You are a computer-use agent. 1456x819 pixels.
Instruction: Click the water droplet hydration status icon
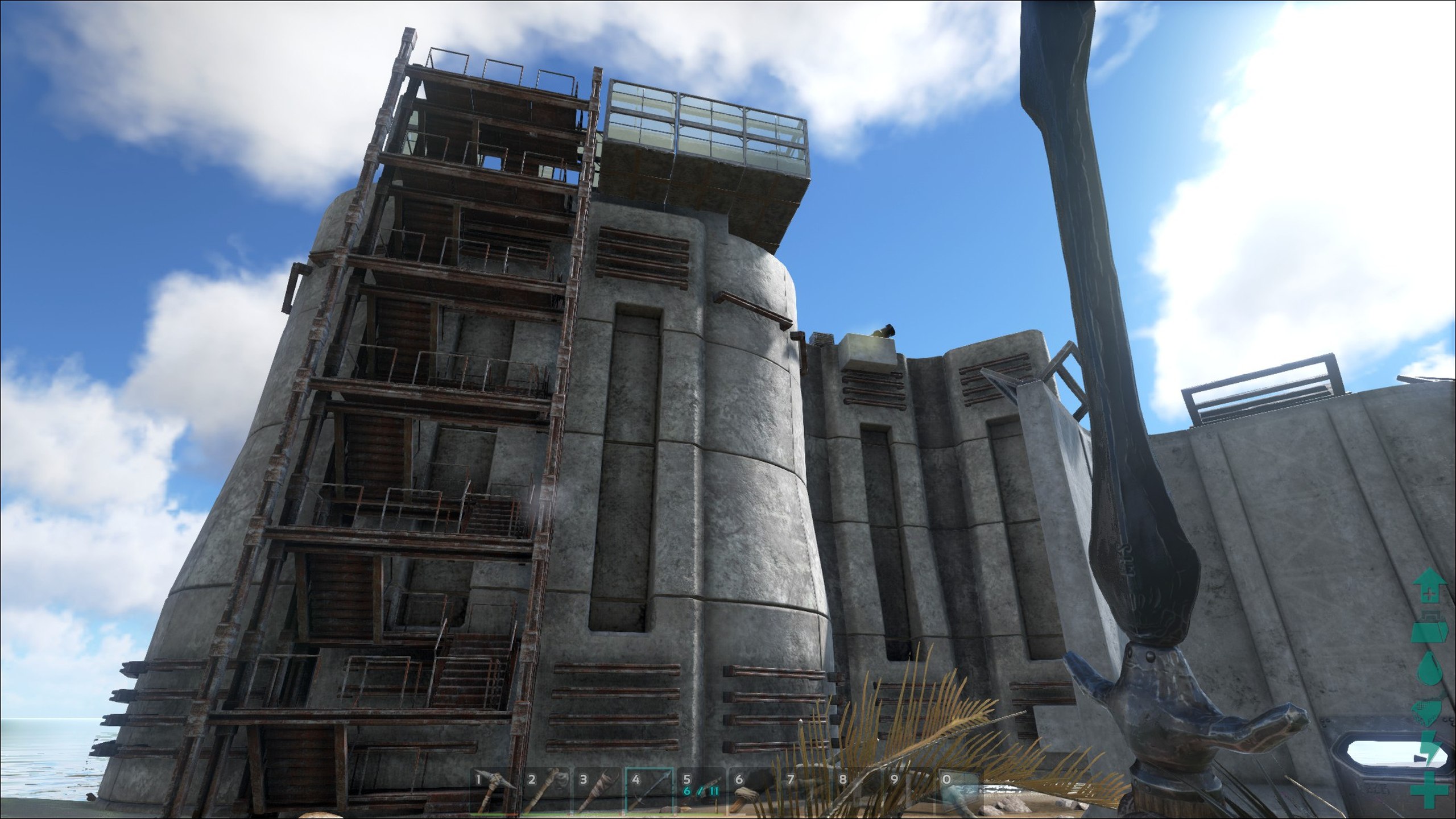(1429, 667)
